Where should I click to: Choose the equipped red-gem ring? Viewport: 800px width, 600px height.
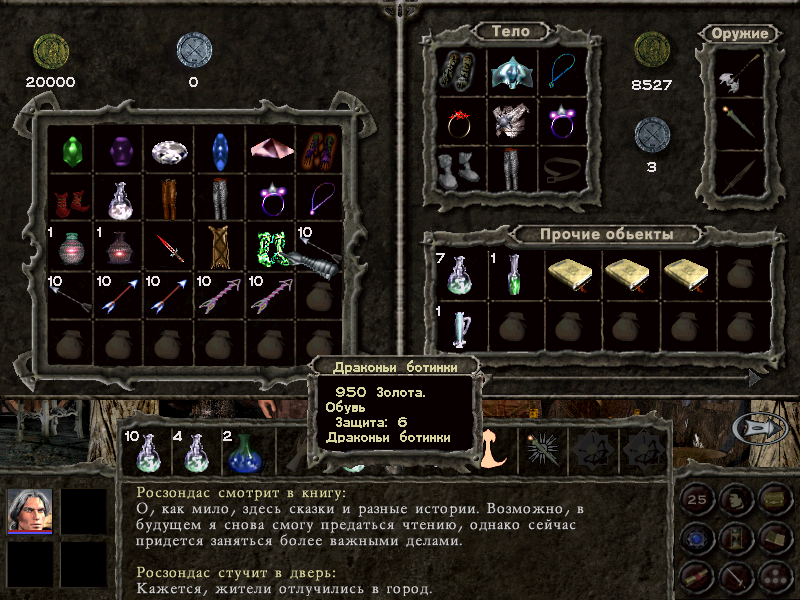tap(462, 120)
